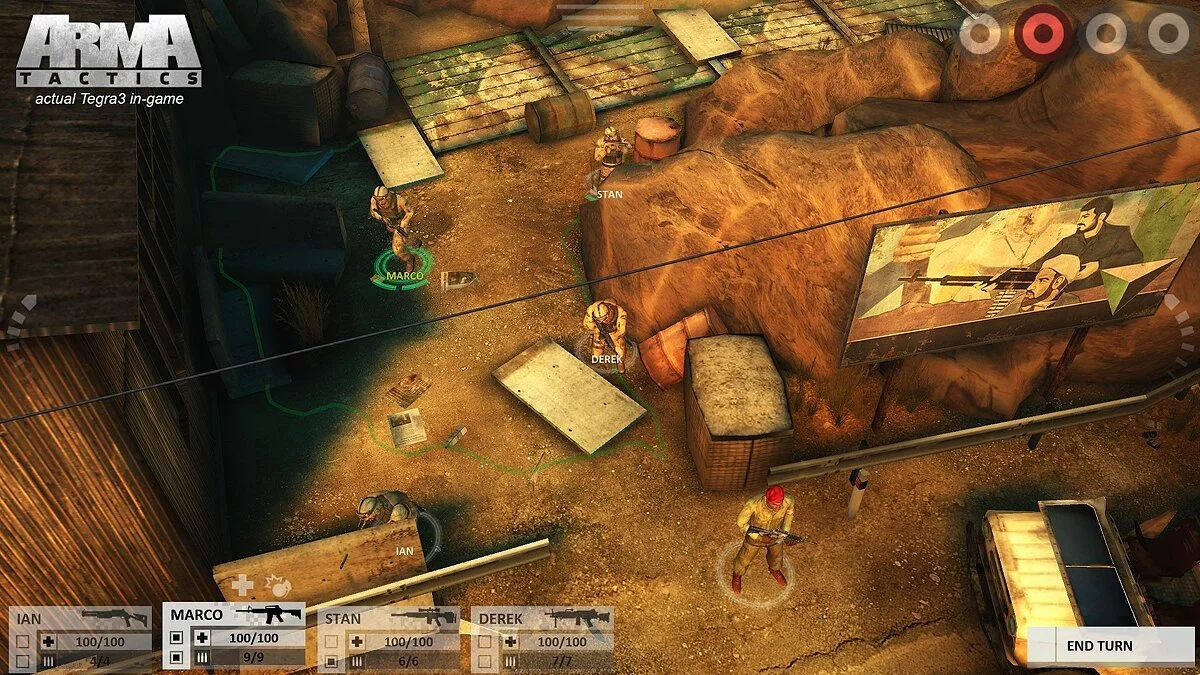The width and height of the screenshot is (1200, 675).
Task: End the current turn
Action: pyautogui.click(x=1098, y=646)
